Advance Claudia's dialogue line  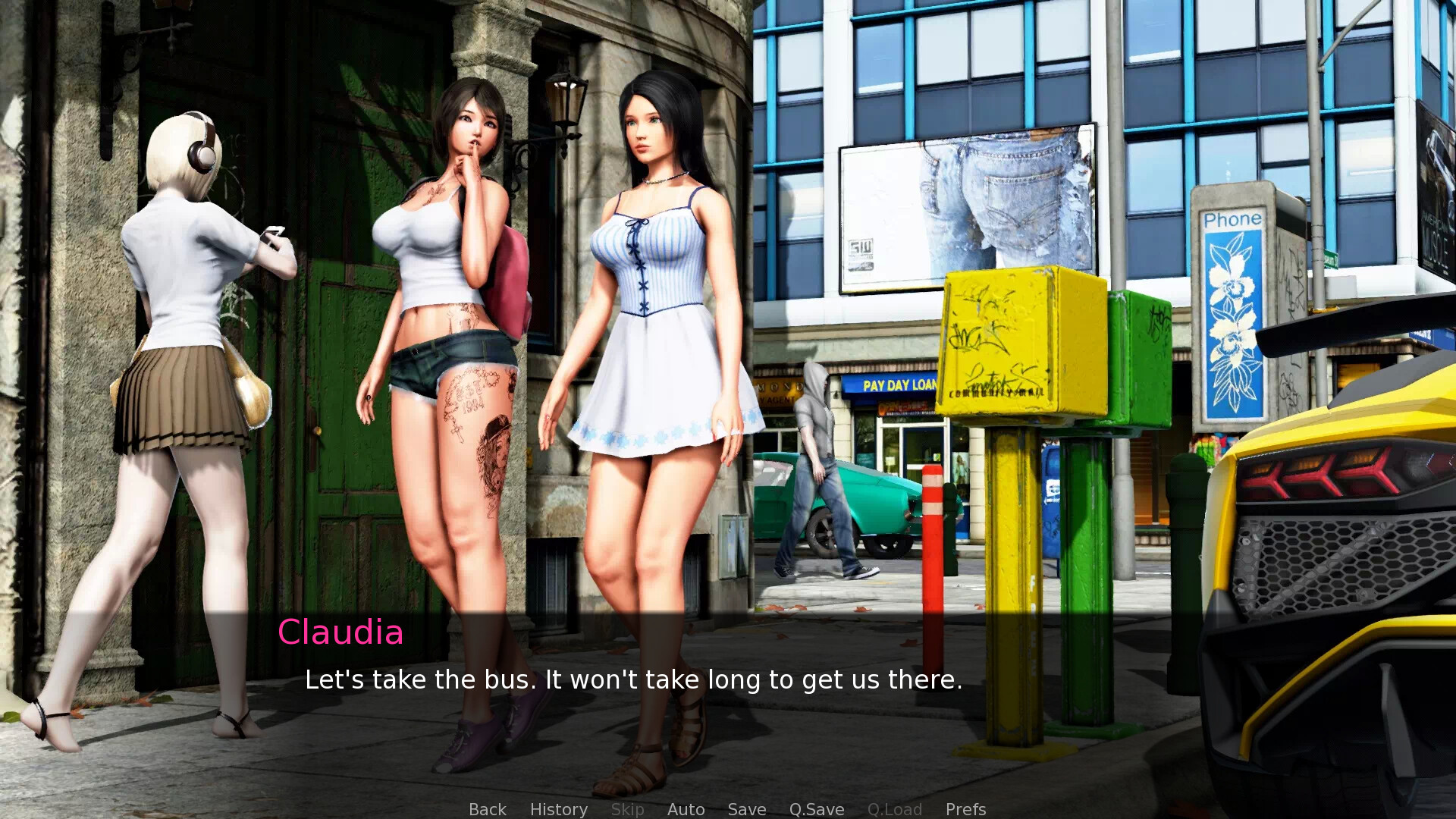633,679
